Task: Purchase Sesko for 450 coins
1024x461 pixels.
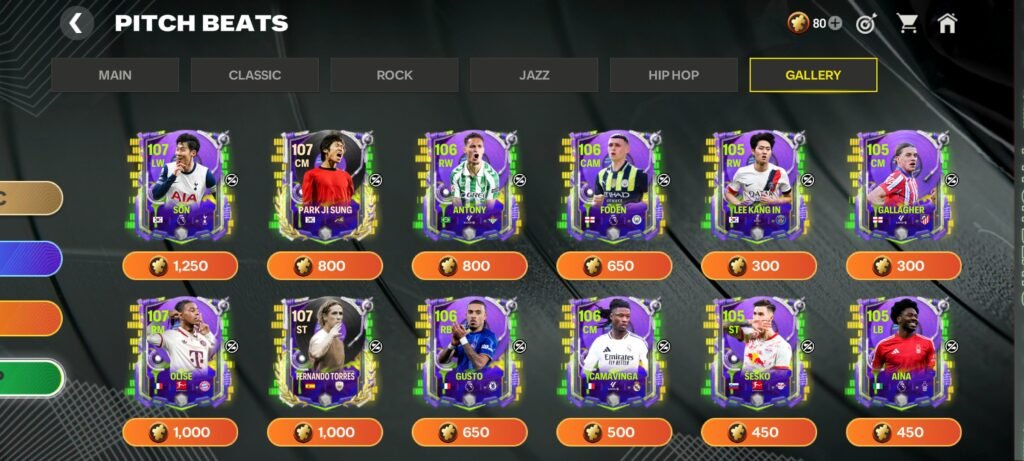Action: [759, 432]
